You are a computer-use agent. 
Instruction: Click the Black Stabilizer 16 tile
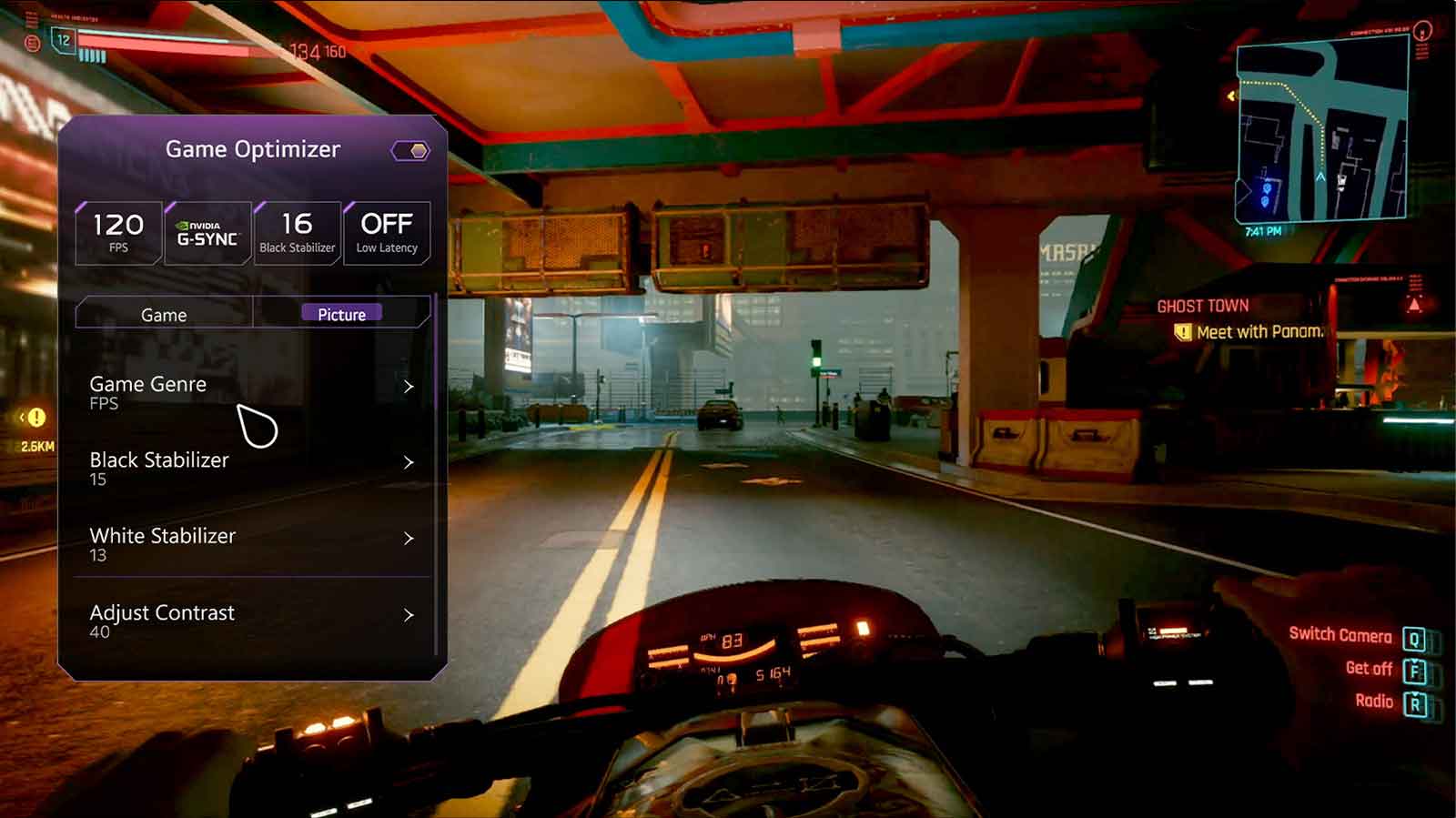(x=298, y=230)
